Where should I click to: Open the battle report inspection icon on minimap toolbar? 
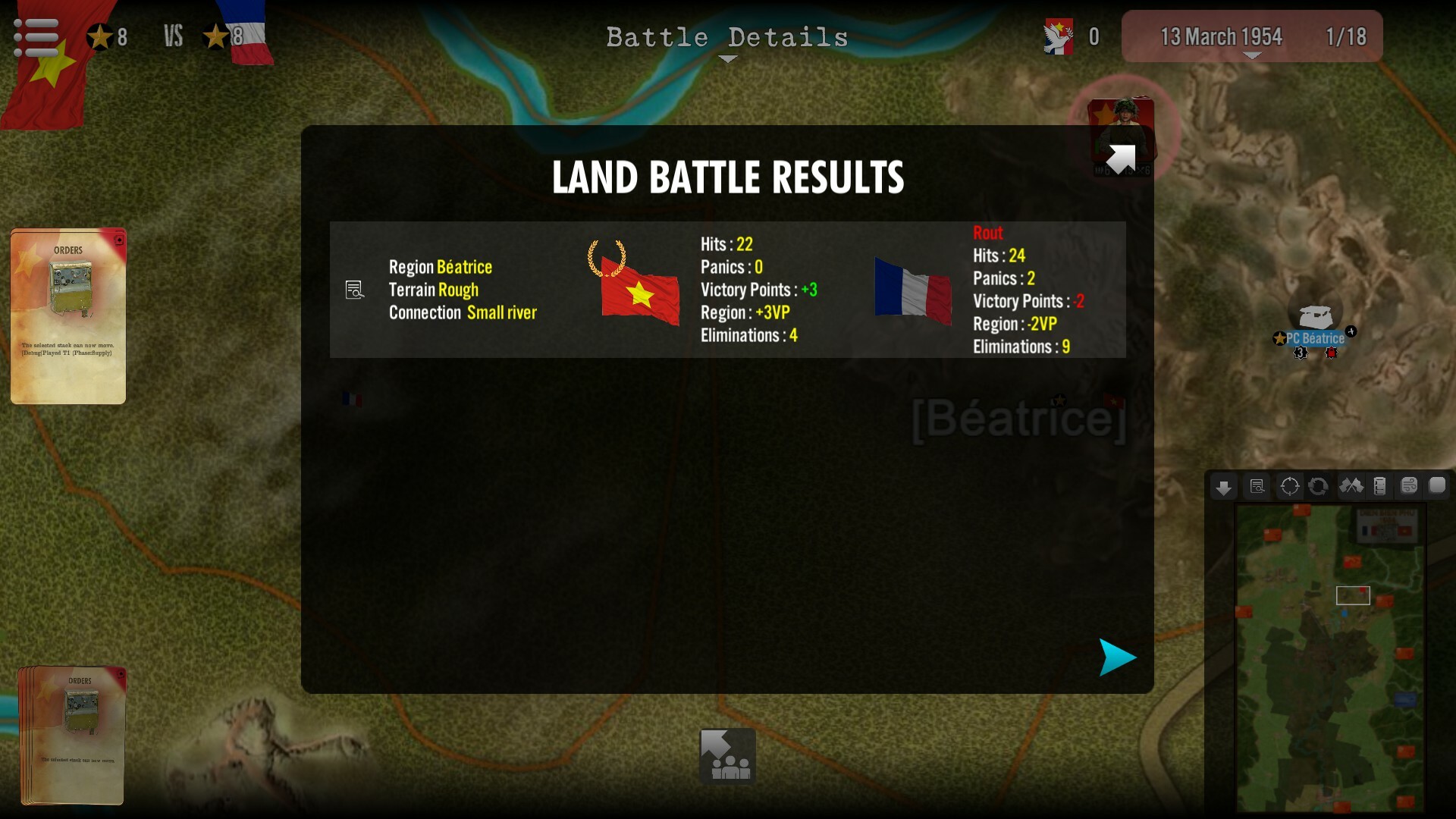(x=1257, y=486)
